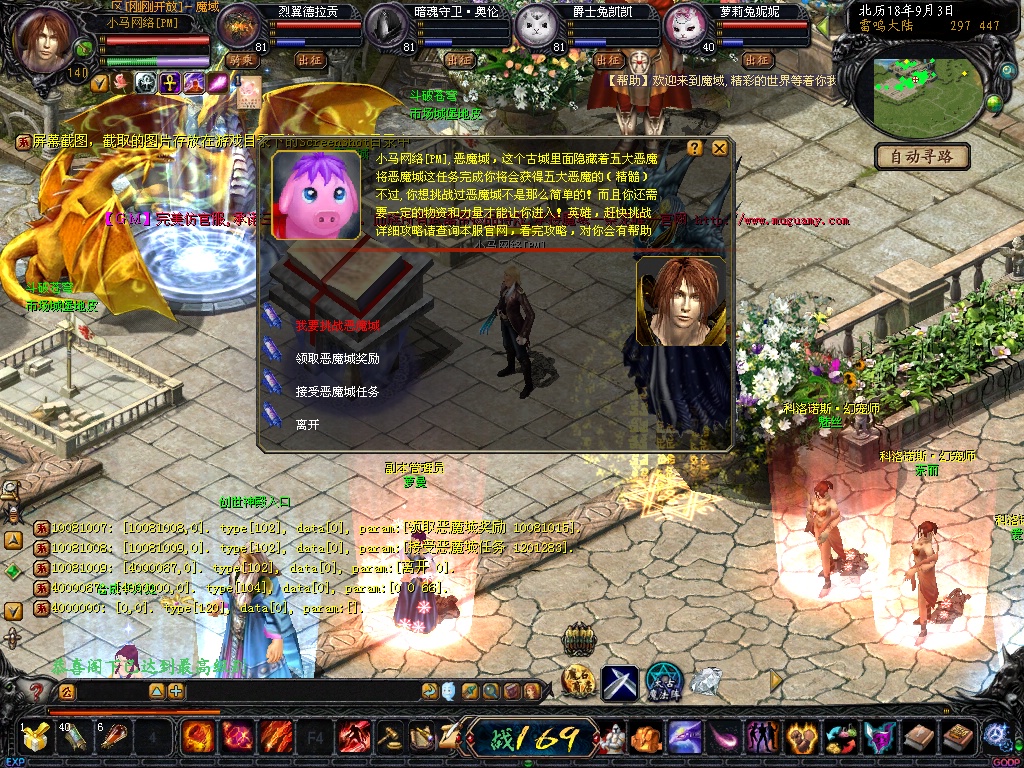Select 领取恶魔城奖励 dialogue option

[337, 358]
